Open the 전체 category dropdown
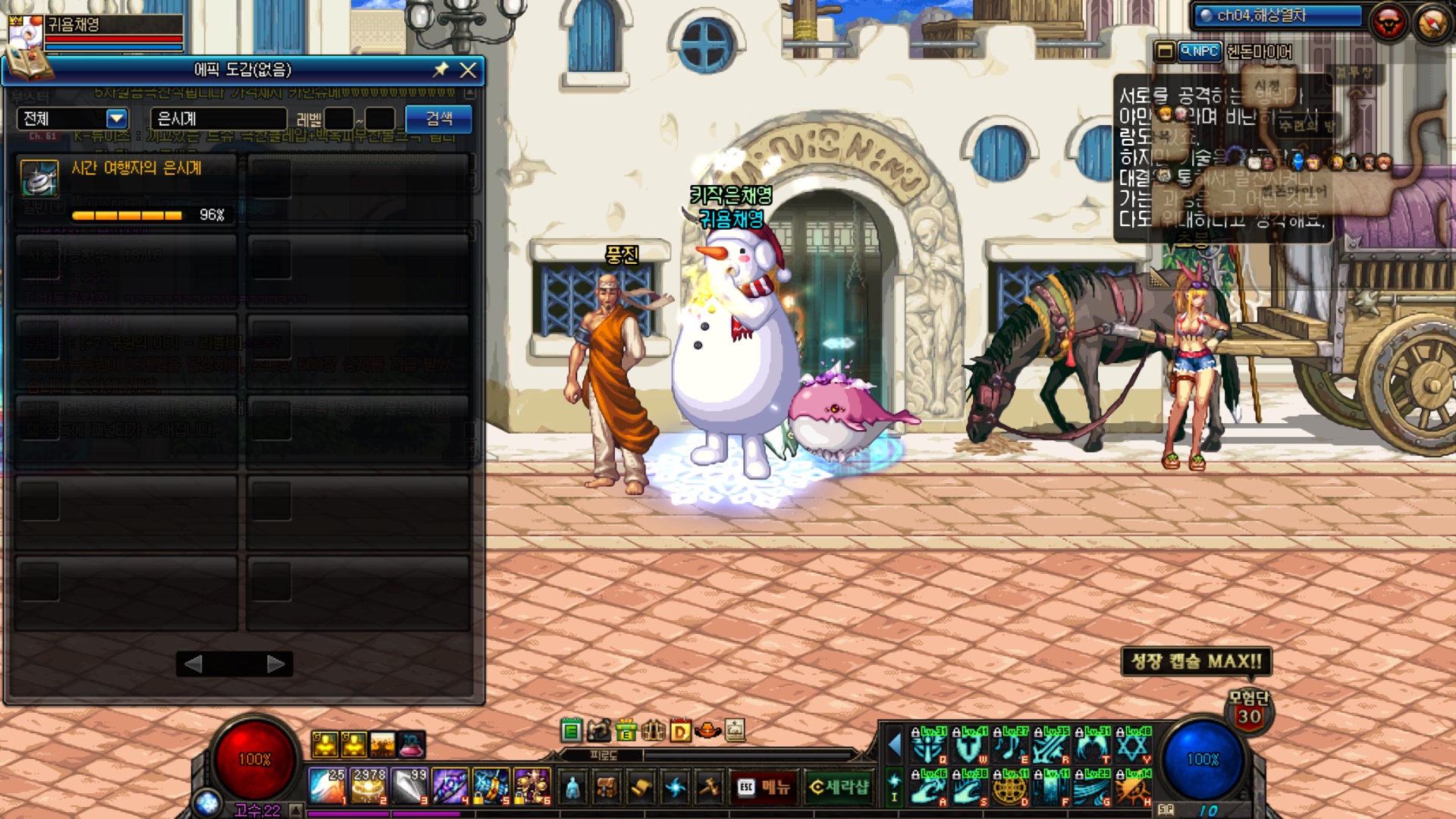 [116, 118]
